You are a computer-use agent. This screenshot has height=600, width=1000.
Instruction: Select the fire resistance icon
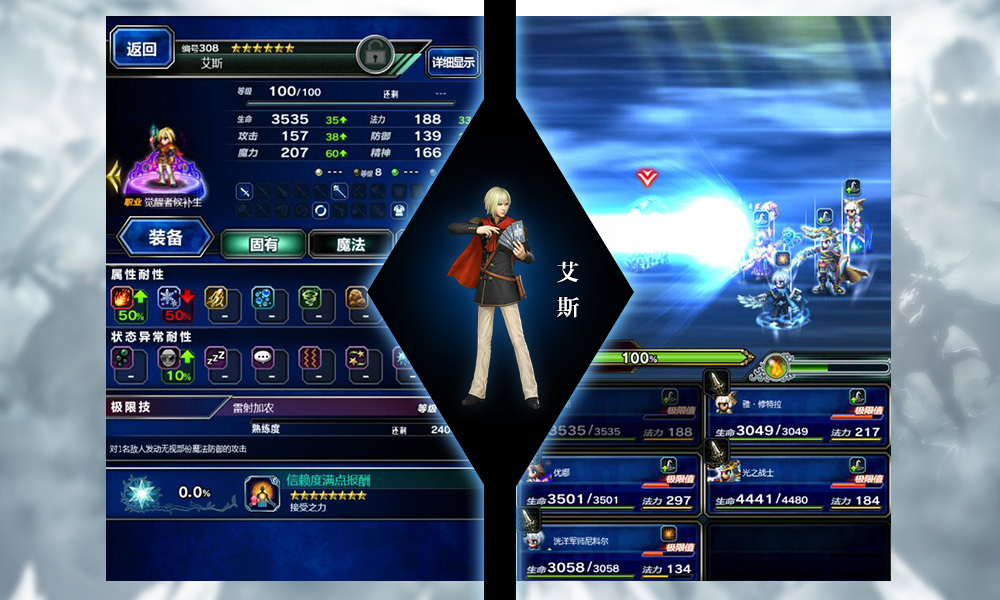126,302
